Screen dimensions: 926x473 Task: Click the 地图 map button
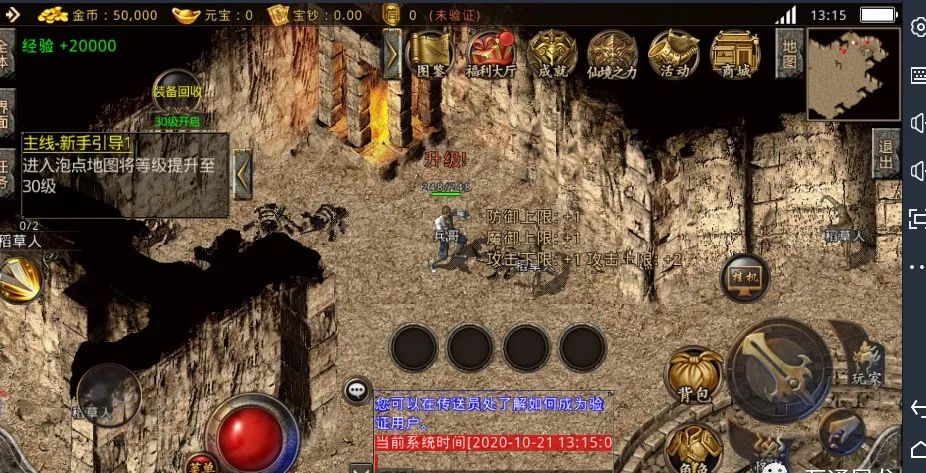coord(789,54)
